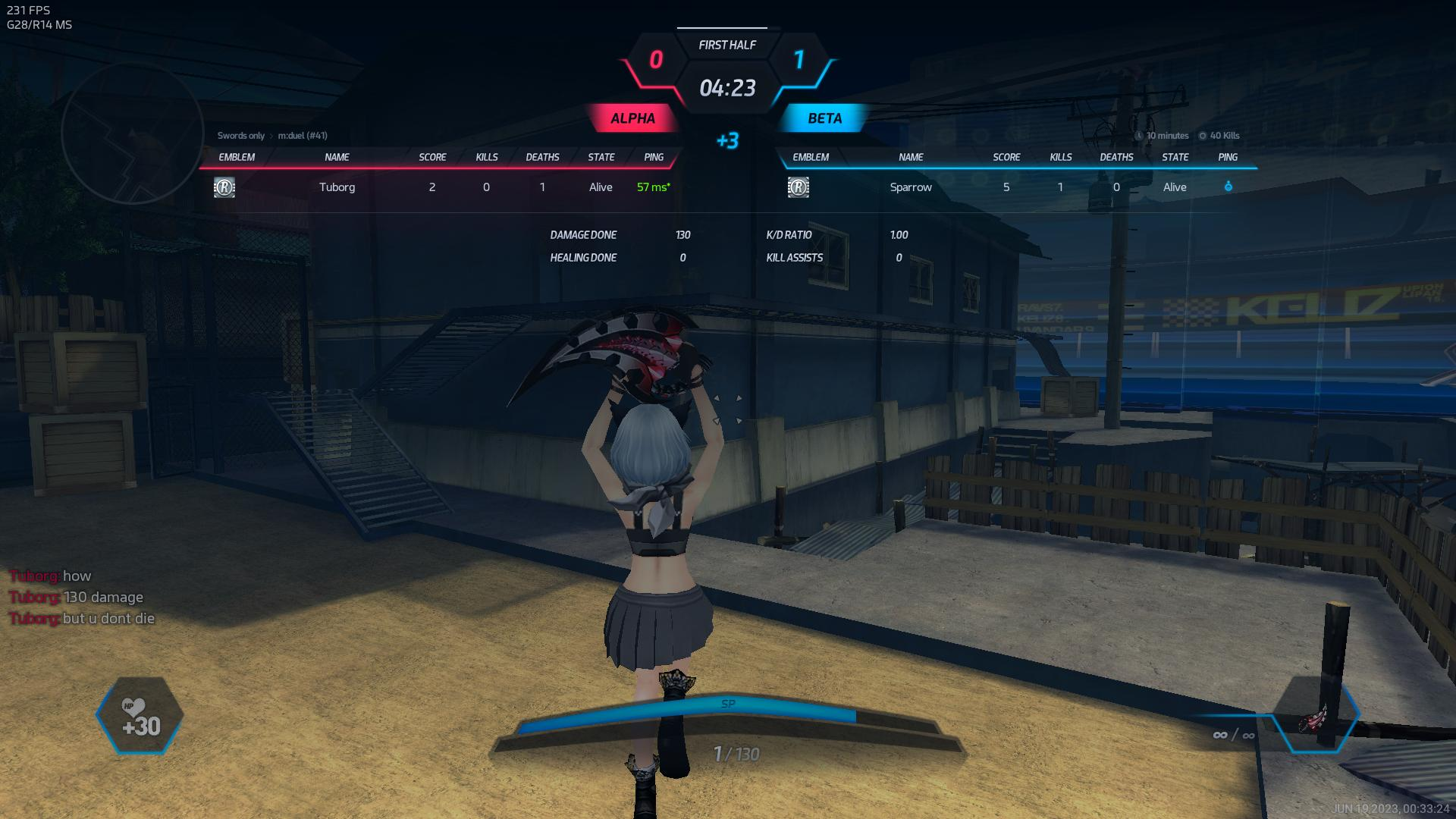
Task: Click Sparrow's emblem icon
Action: (x=799, y=187)
